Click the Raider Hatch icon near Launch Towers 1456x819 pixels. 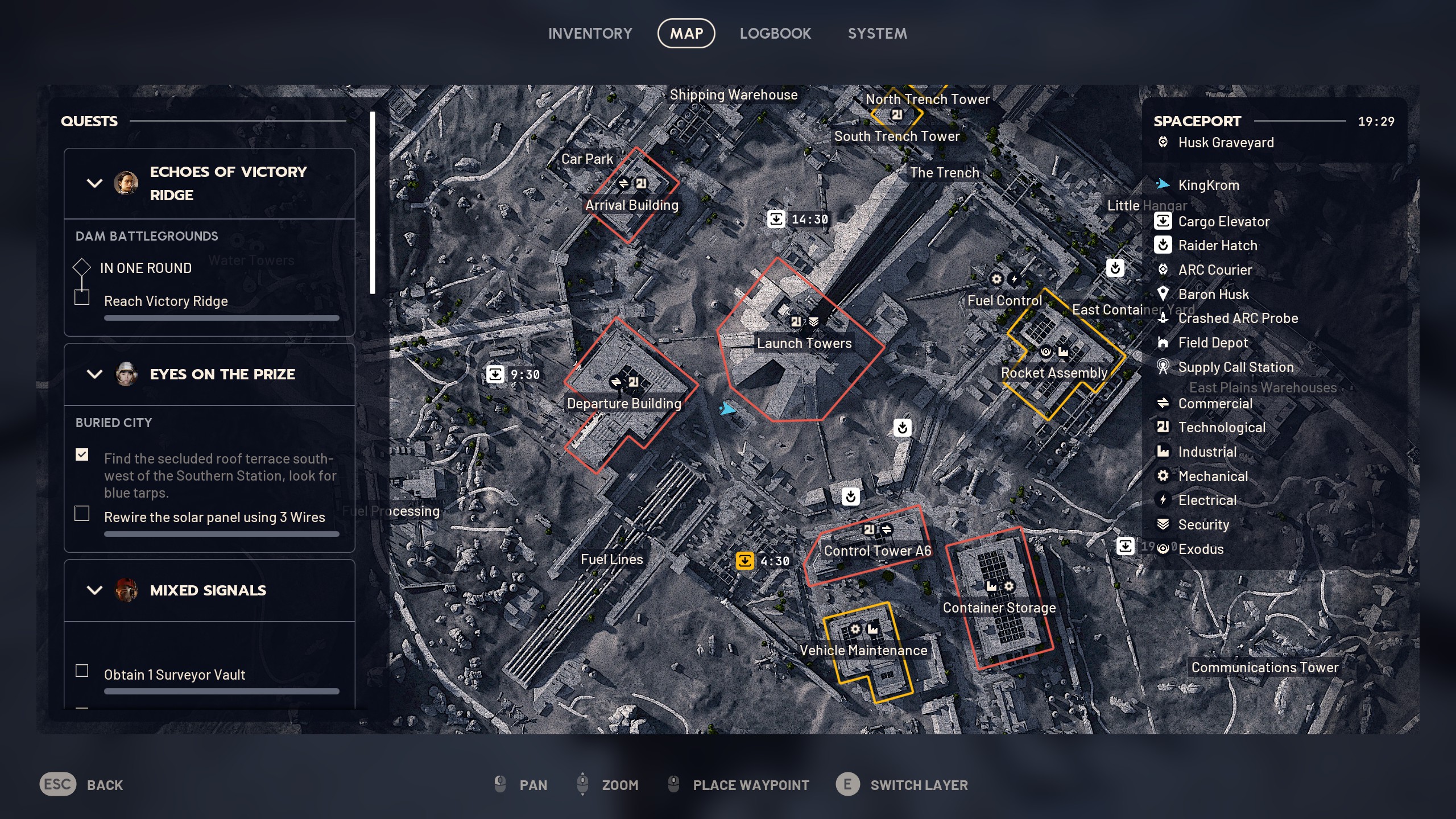[x=903, y=428]
